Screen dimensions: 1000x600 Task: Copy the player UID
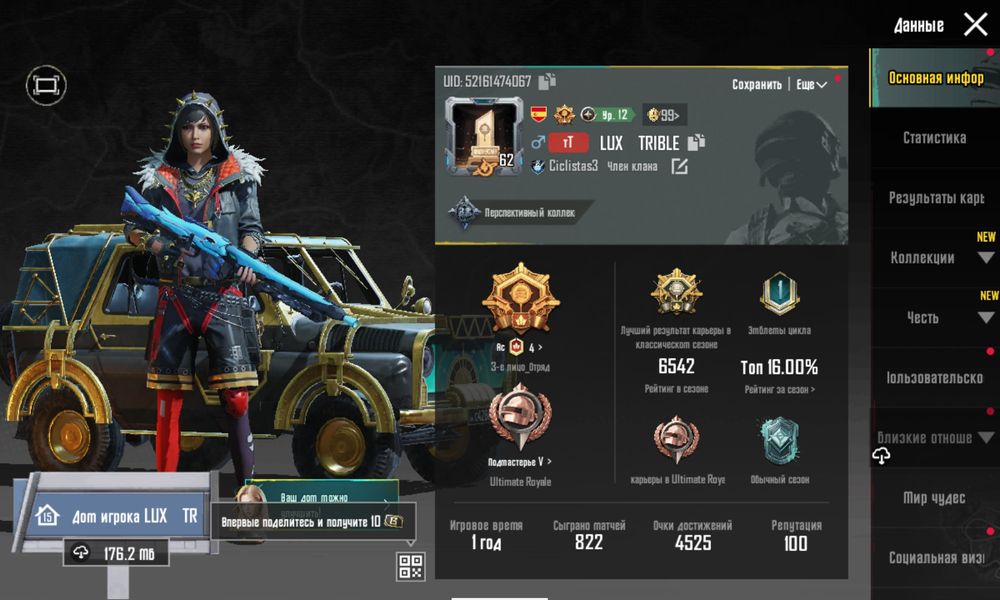tap(547, 82)
